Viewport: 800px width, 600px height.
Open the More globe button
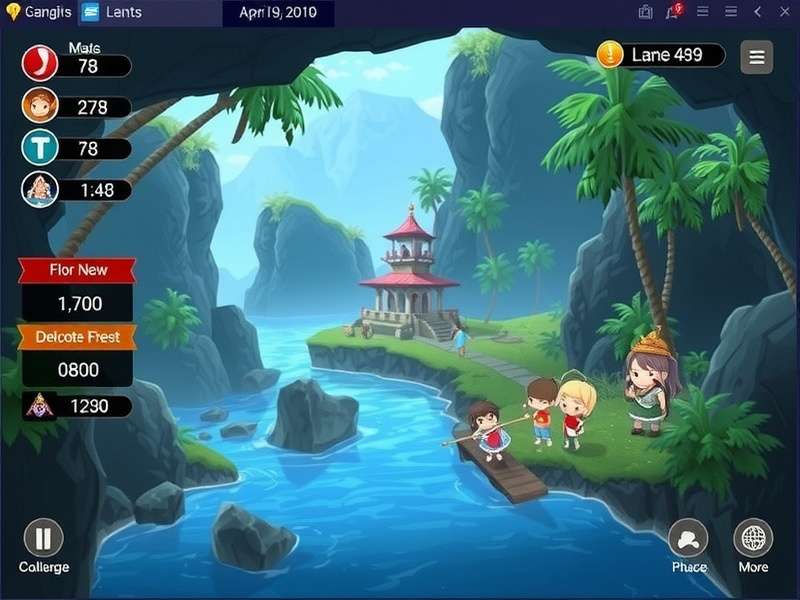(x=753, y=539)
